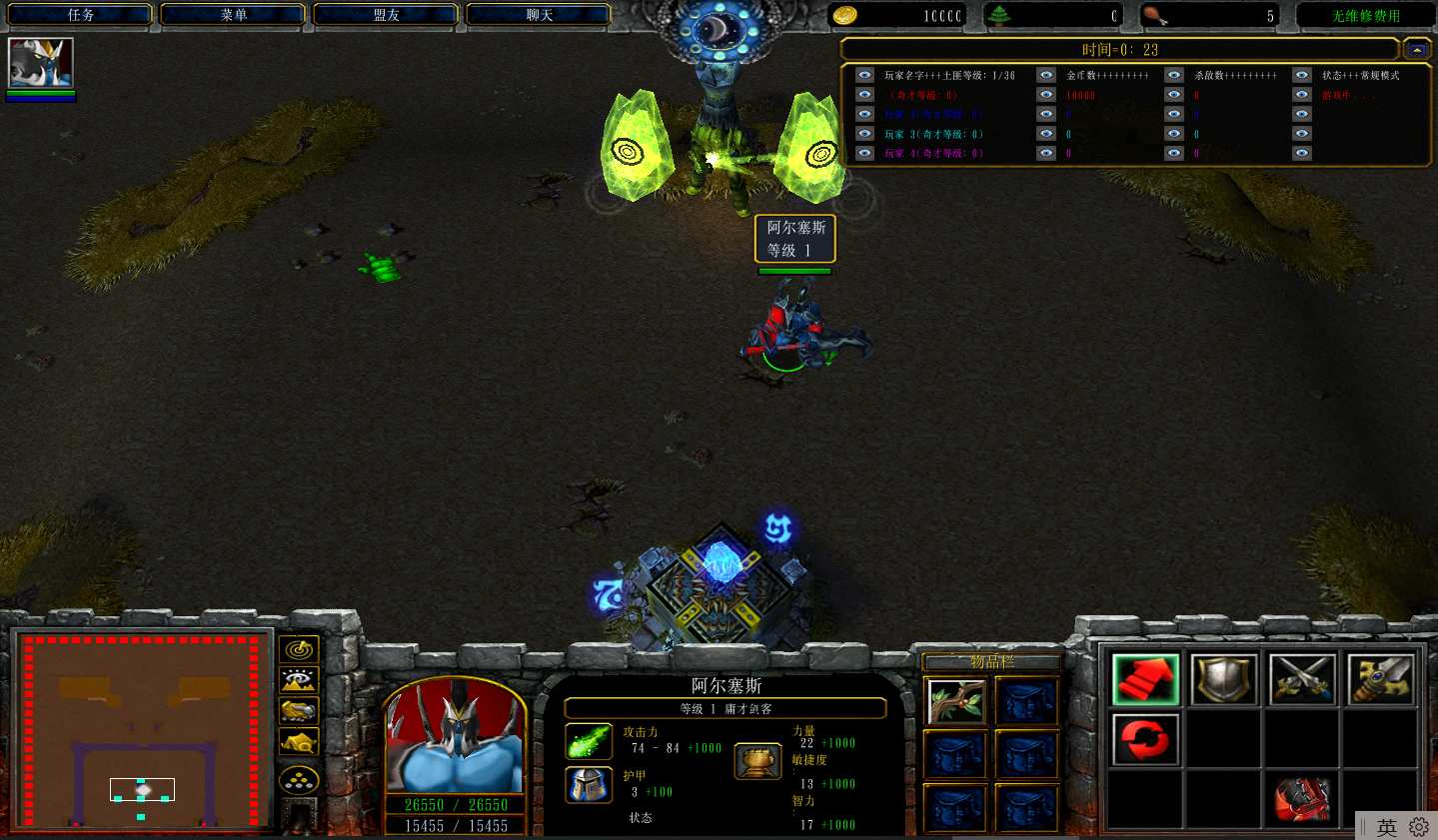Open the 聊天 chat log
This screenshot has width=1438, height=840.
(x=540, y=15)
